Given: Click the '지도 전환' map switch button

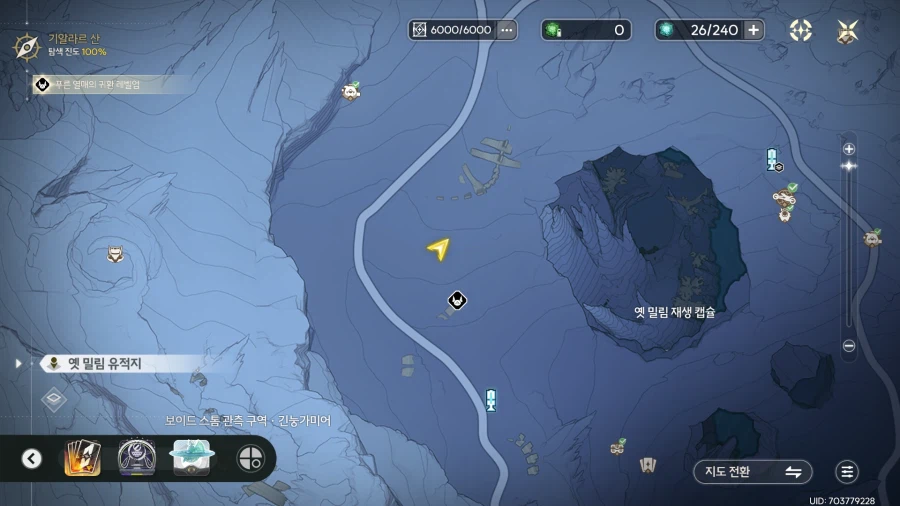Looking at the screenshot, I should 752,472.
